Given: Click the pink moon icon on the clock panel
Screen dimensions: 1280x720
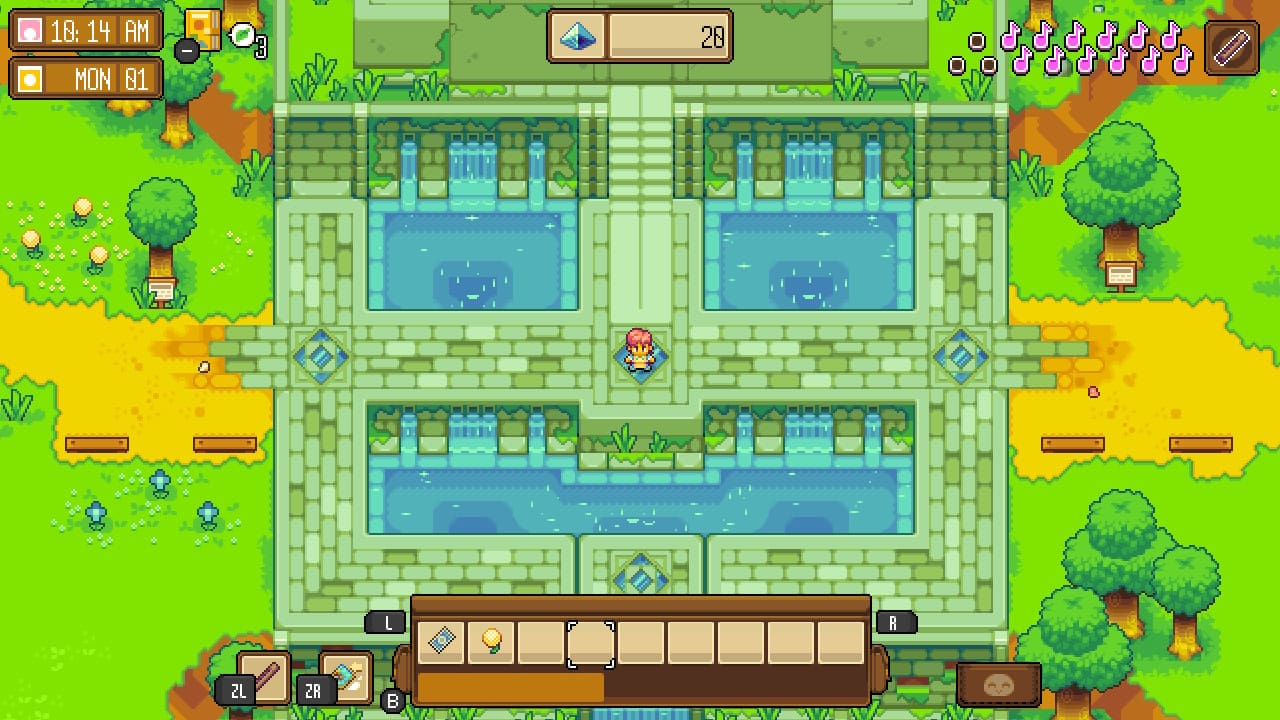Looking at the screenshot, I should (30, 30).
